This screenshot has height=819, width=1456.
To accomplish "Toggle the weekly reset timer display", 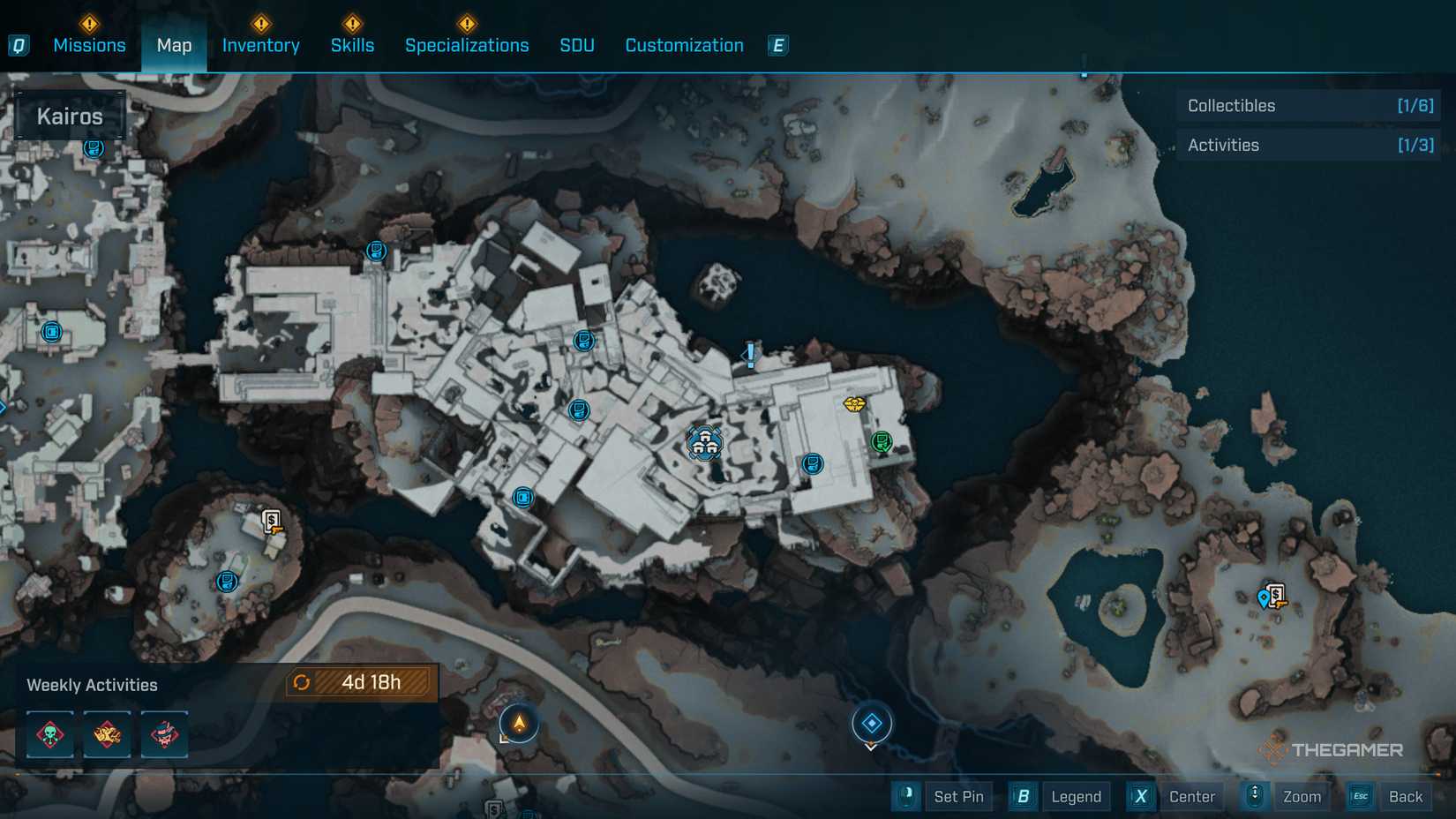I will point(361,682).
